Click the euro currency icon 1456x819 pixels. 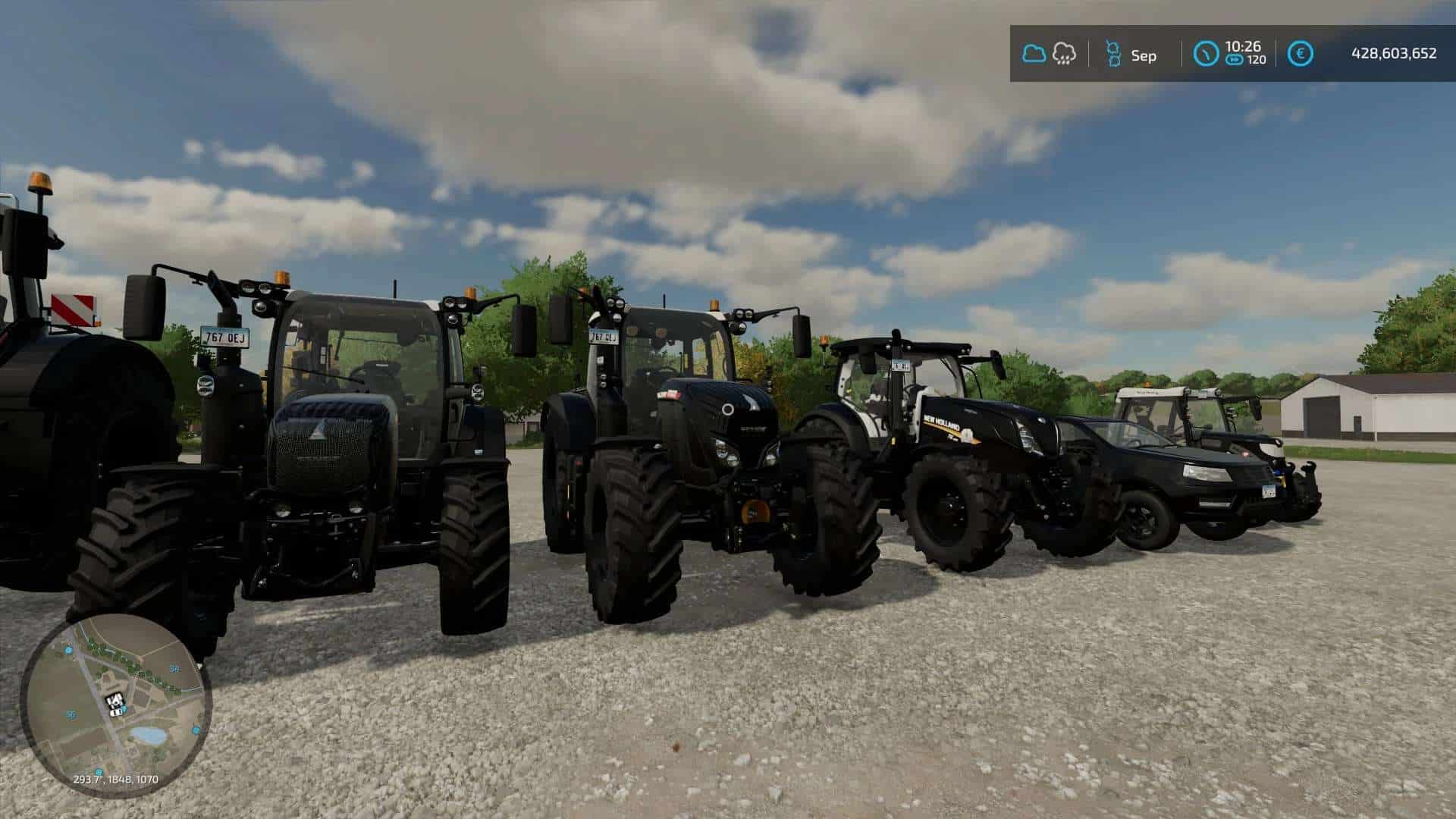(1301, 53)
